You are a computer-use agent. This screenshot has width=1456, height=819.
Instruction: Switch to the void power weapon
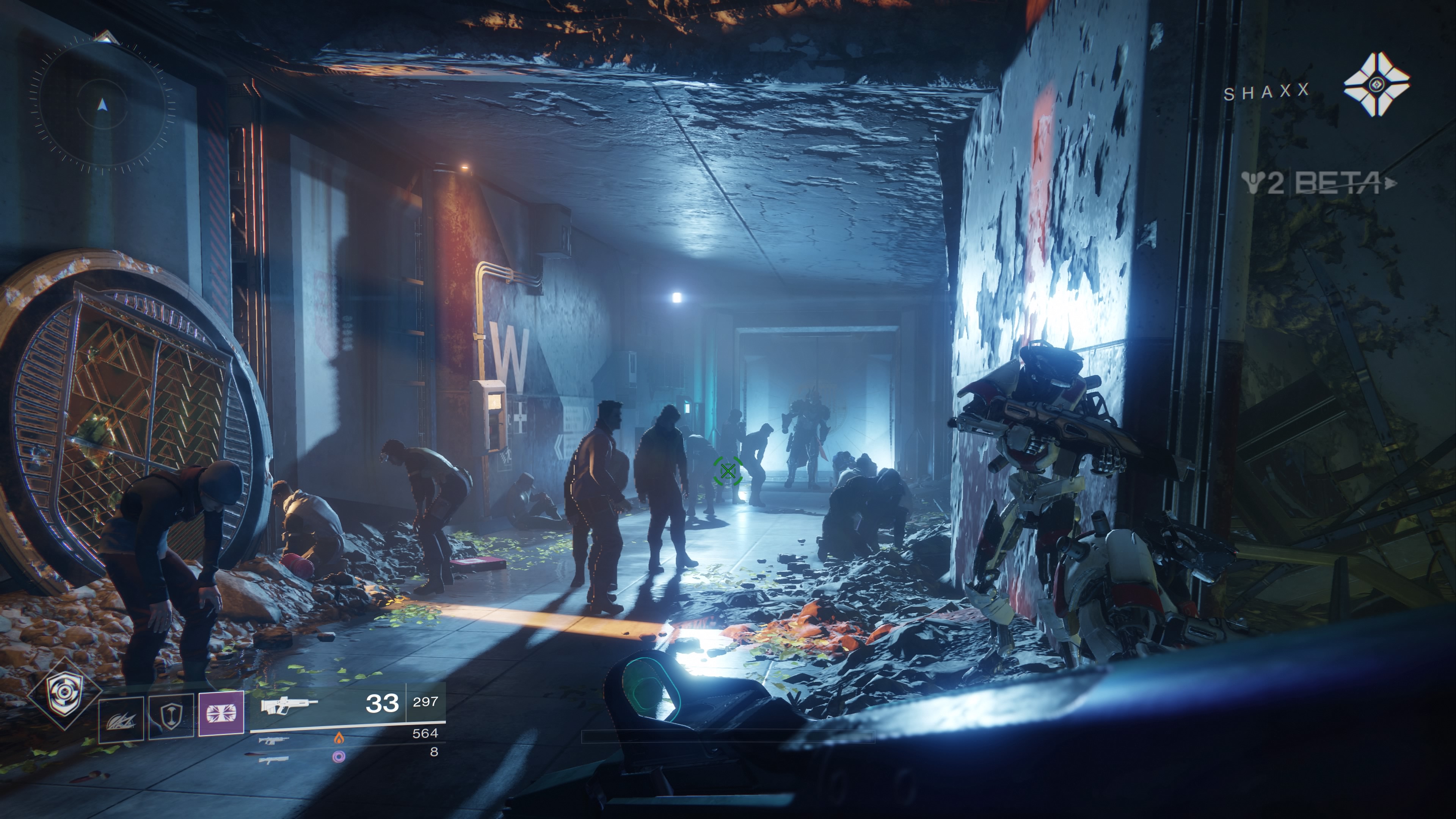coord(274,759)
